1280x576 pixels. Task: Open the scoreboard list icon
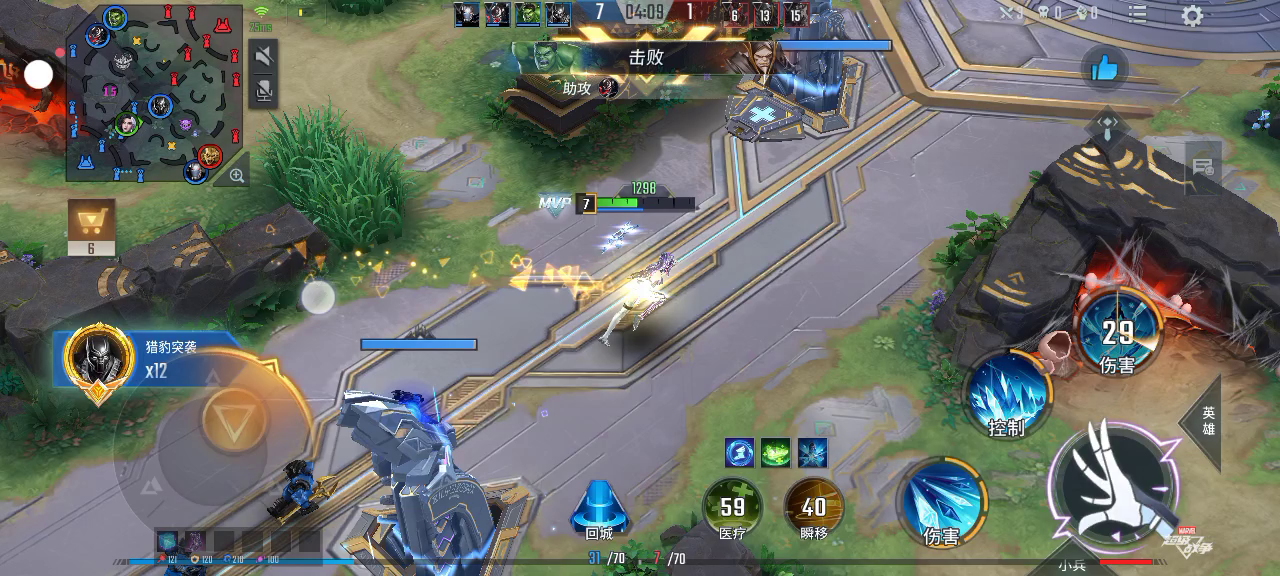tap(1138, 14)
